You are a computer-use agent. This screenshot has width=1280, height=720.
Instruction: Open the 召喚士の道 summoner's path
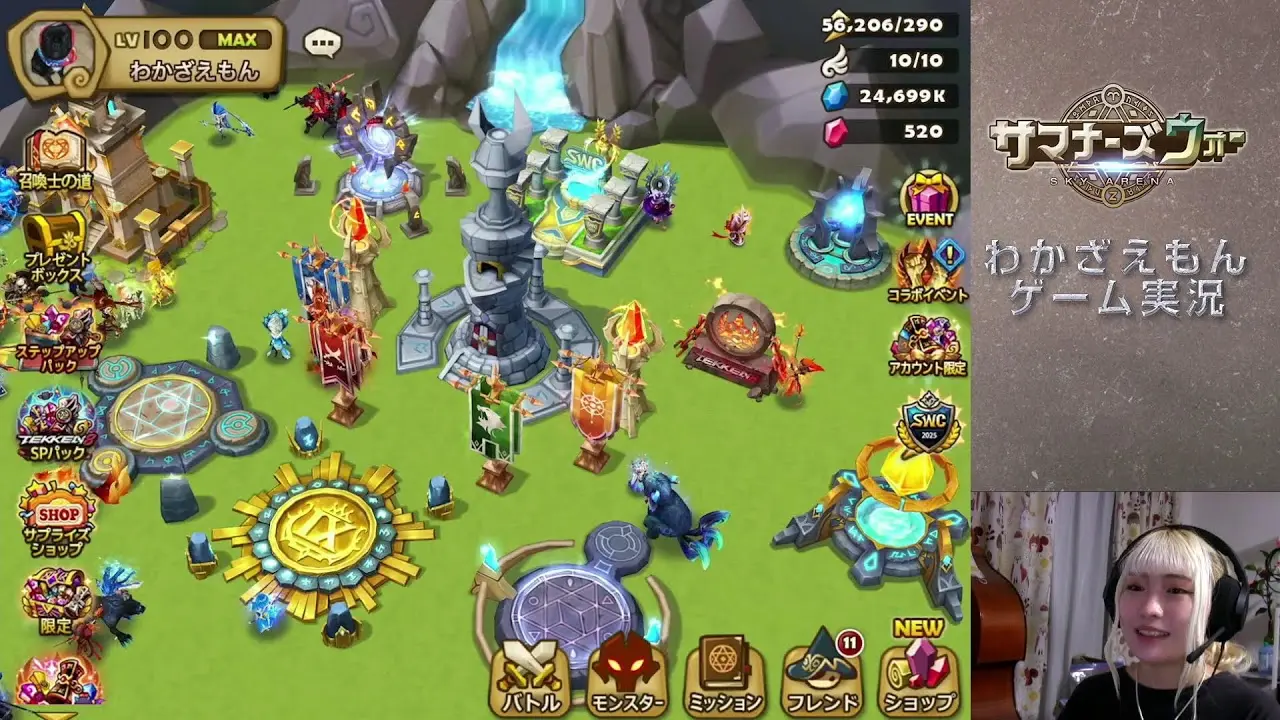54,158
